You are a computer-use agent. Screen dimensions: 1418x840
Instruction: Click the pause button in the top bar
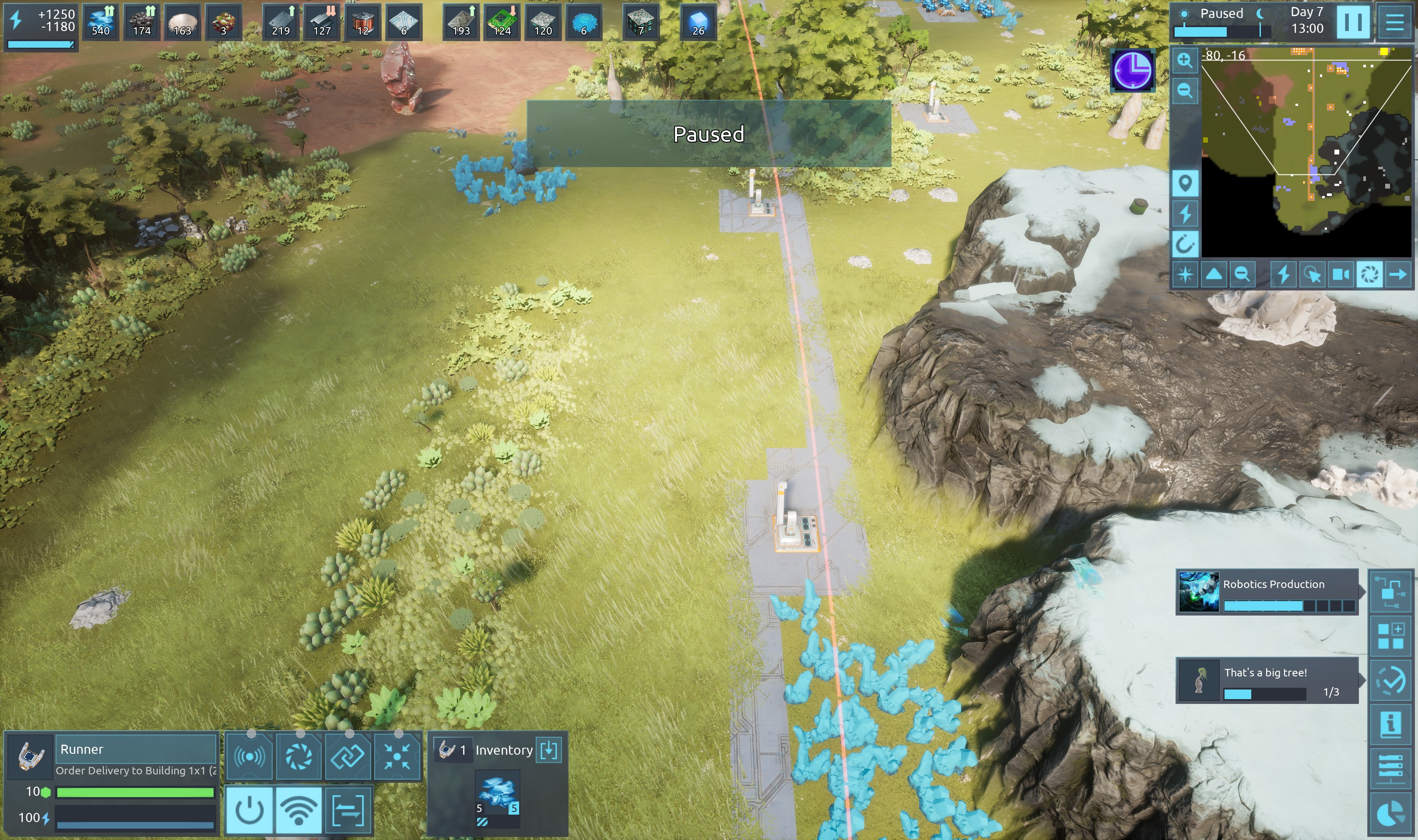pos(1353,21)
